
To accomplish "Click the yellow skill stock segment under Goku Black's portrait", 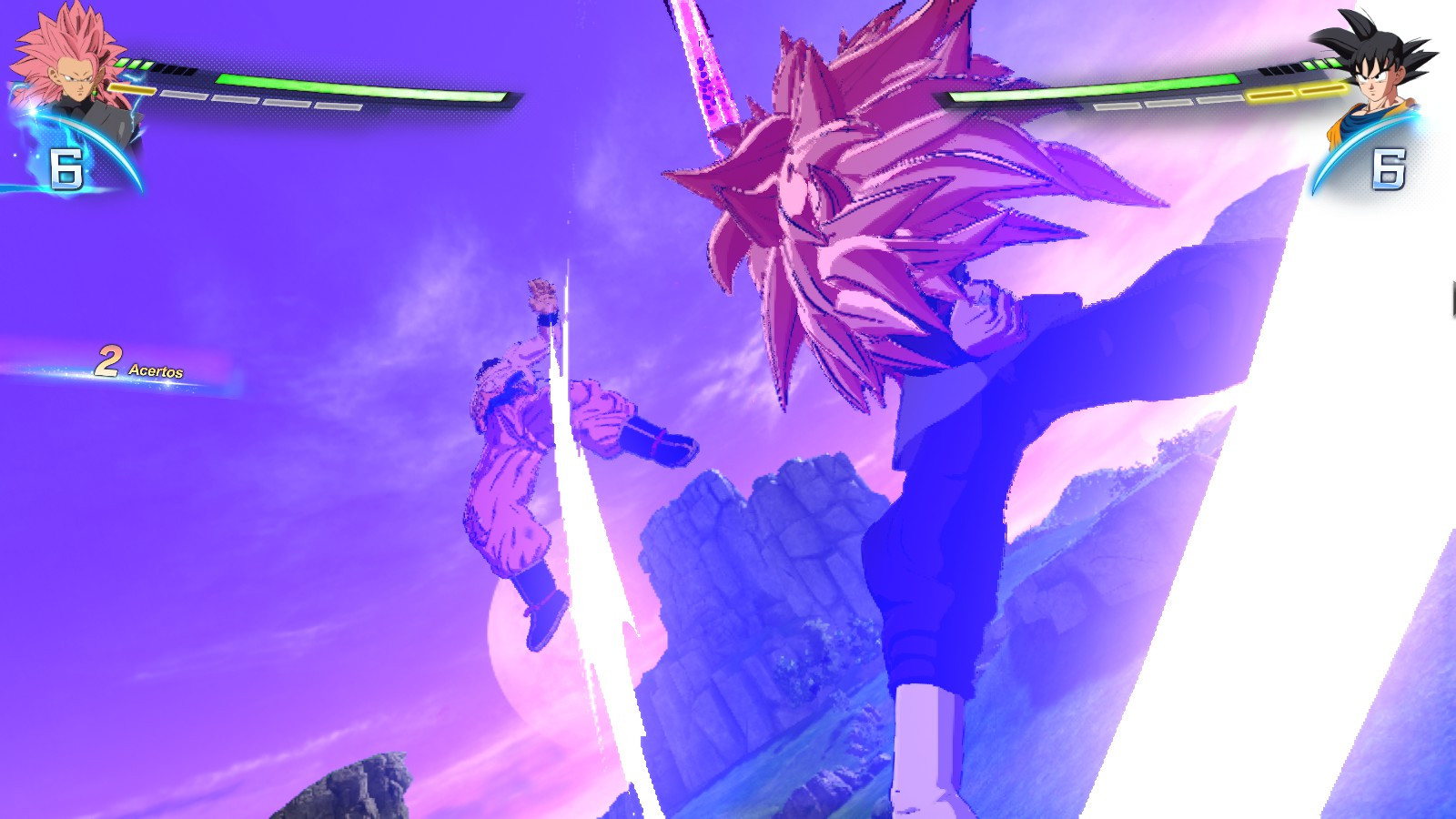I will pyautogui.click(x=130, y=89).
